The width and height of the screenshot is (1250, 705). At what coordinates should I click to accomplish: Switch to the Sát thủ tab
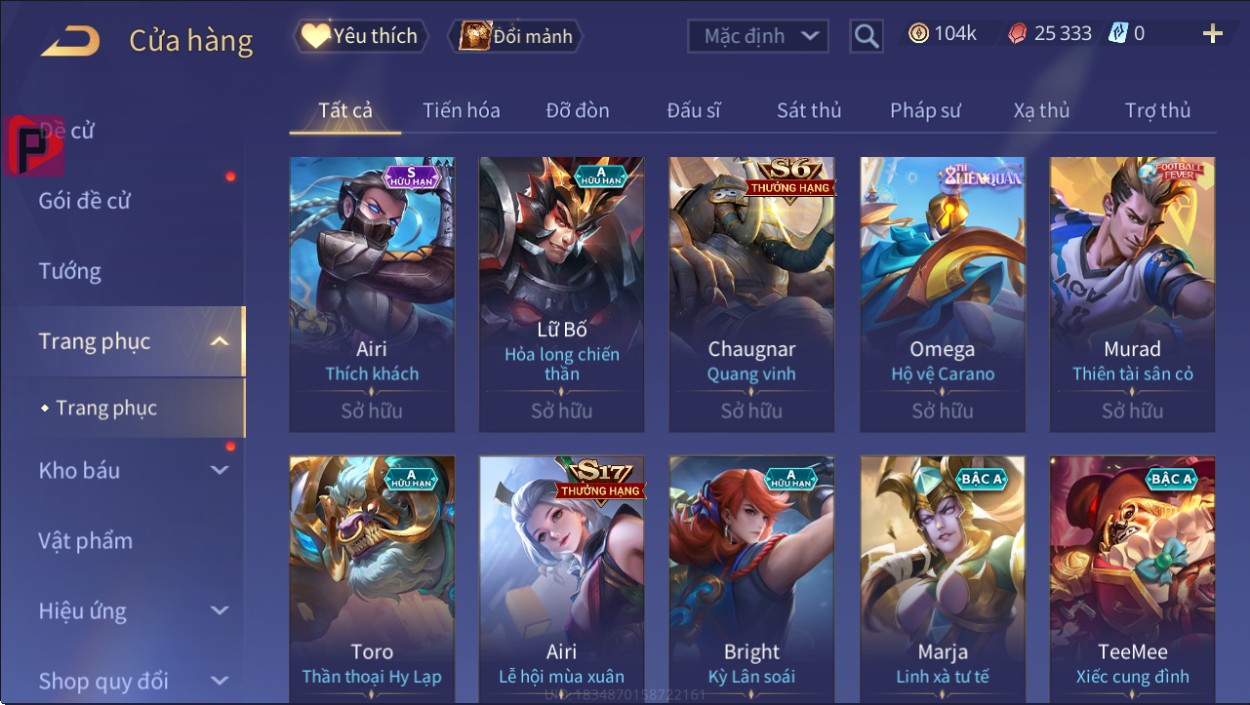[x=809, y=110]
